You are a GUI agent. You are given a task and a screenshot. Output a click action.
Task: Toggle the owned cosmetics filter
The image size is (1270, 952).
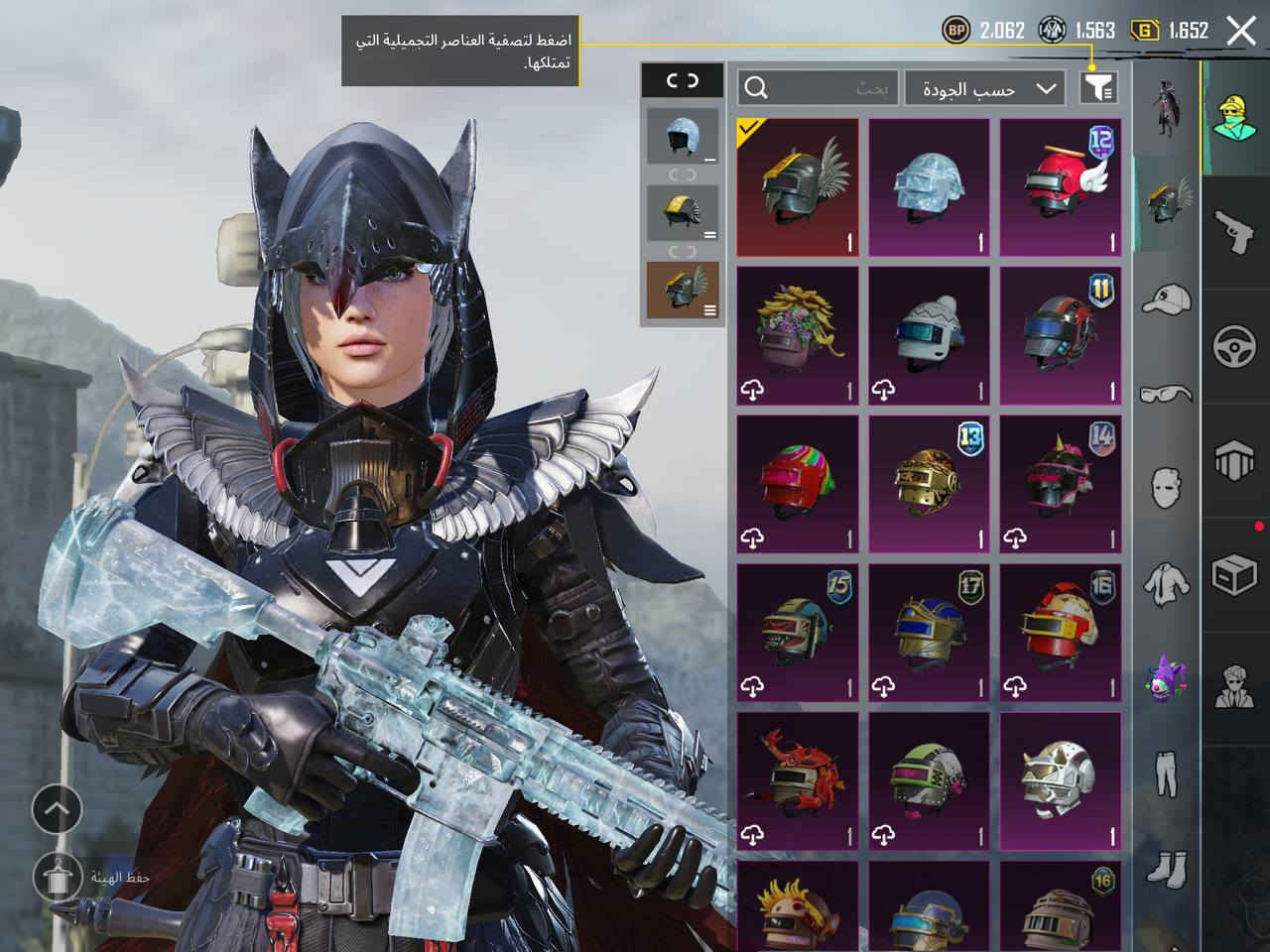1098,88
